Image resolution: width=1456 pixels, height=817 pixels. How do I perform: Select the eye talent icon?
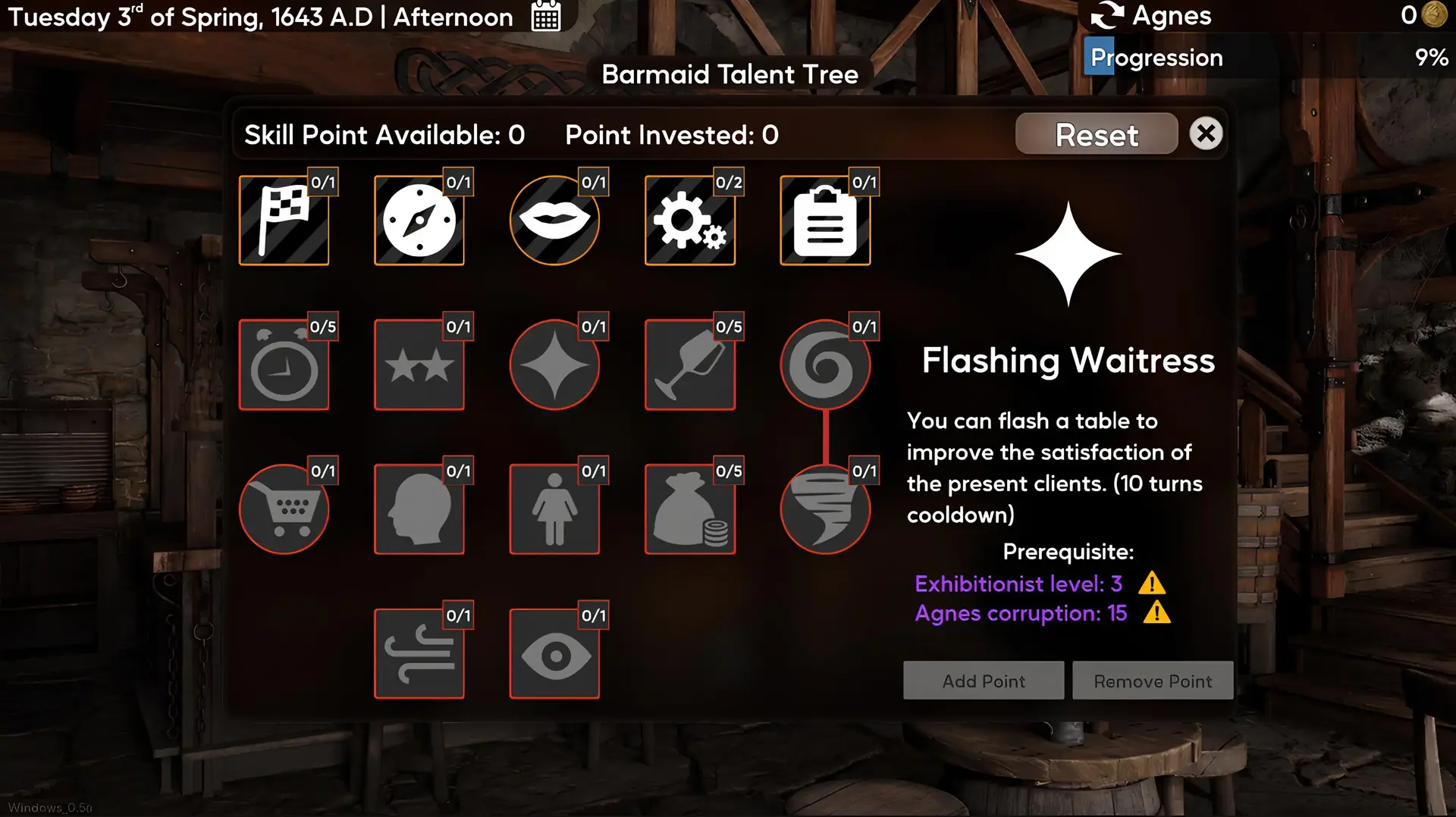[x=554, y=653]
